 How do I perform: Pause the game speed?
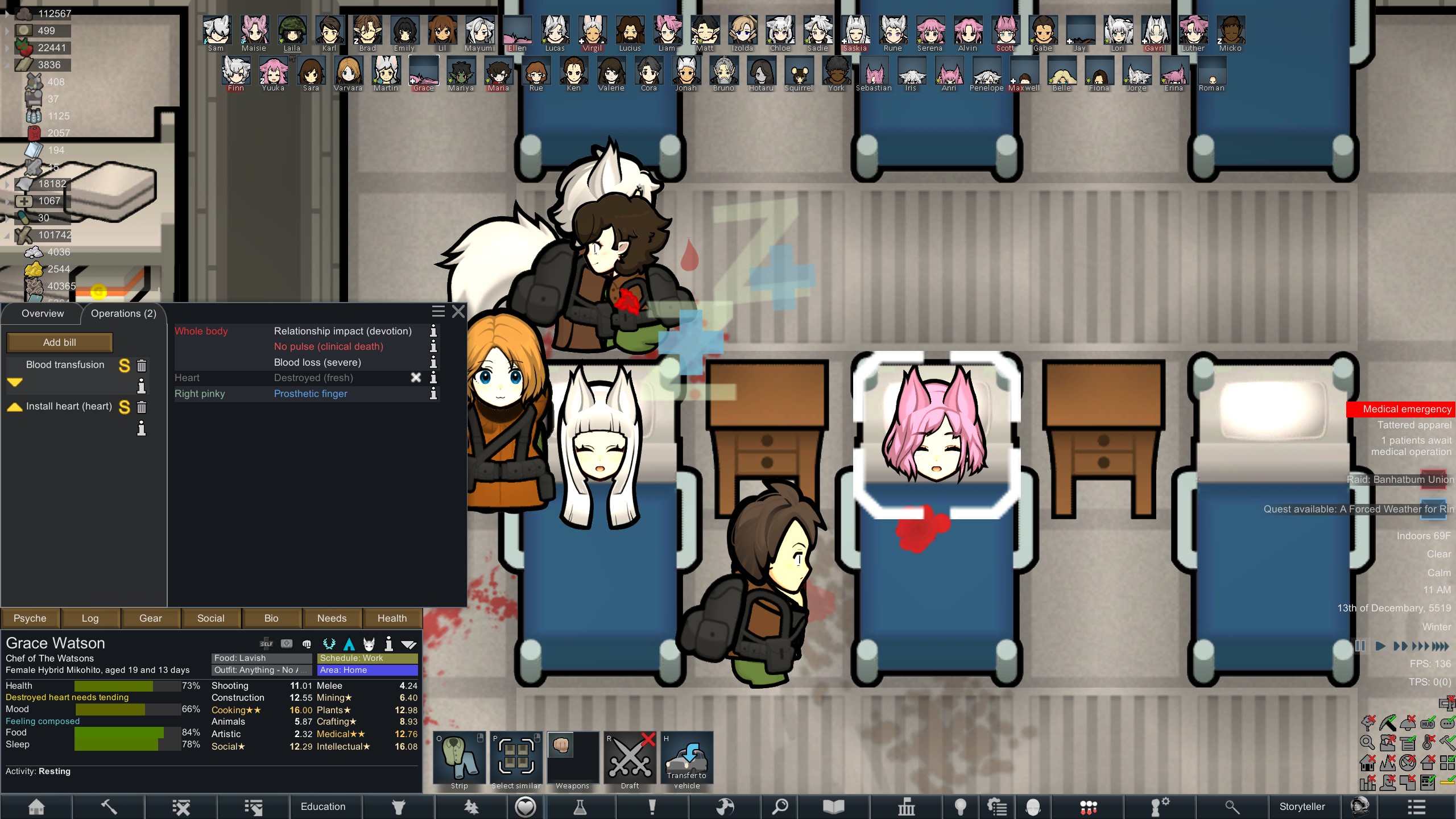1360,646
